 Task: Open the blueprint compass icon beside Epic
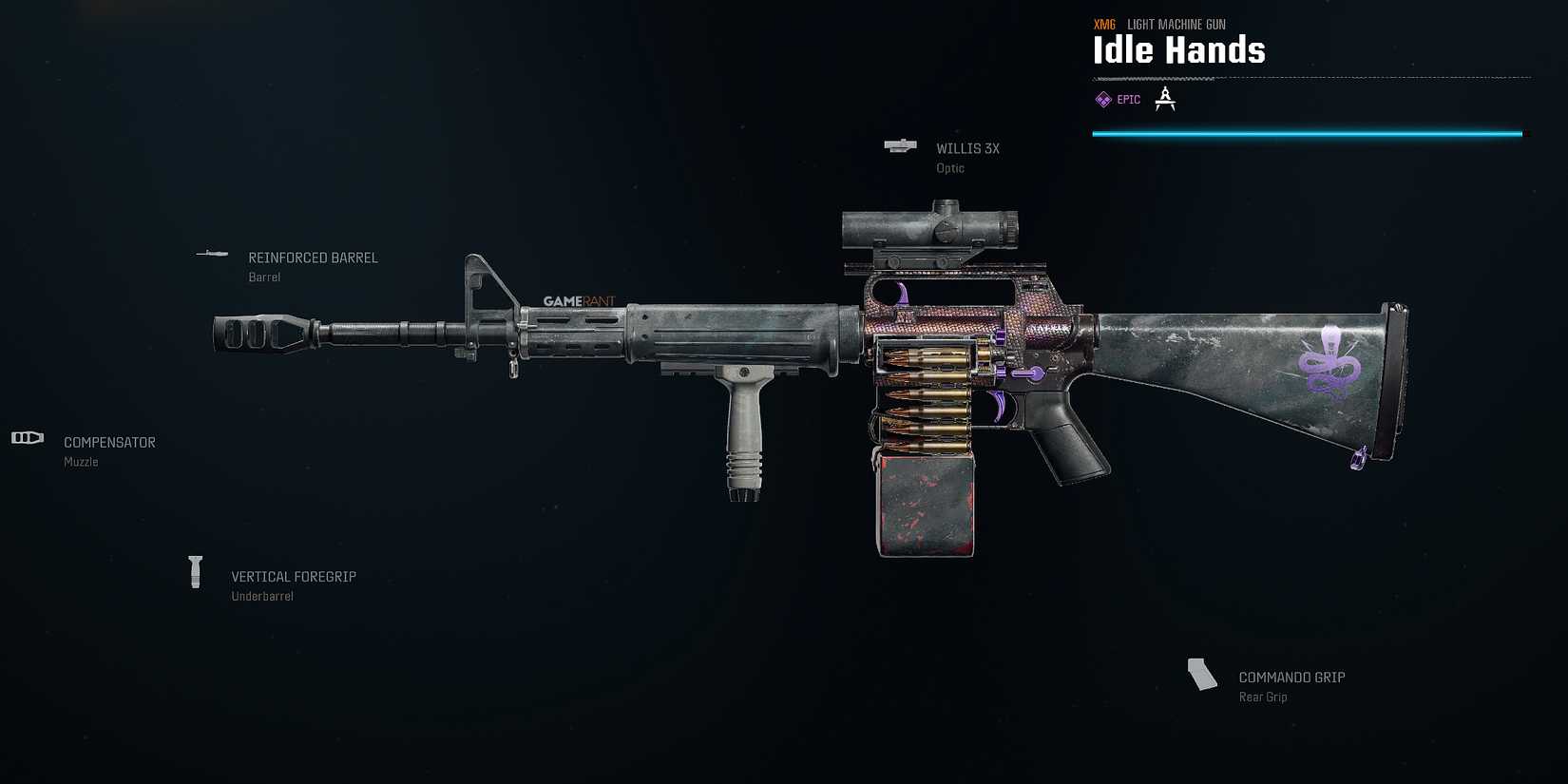[x=1165, y=98]
